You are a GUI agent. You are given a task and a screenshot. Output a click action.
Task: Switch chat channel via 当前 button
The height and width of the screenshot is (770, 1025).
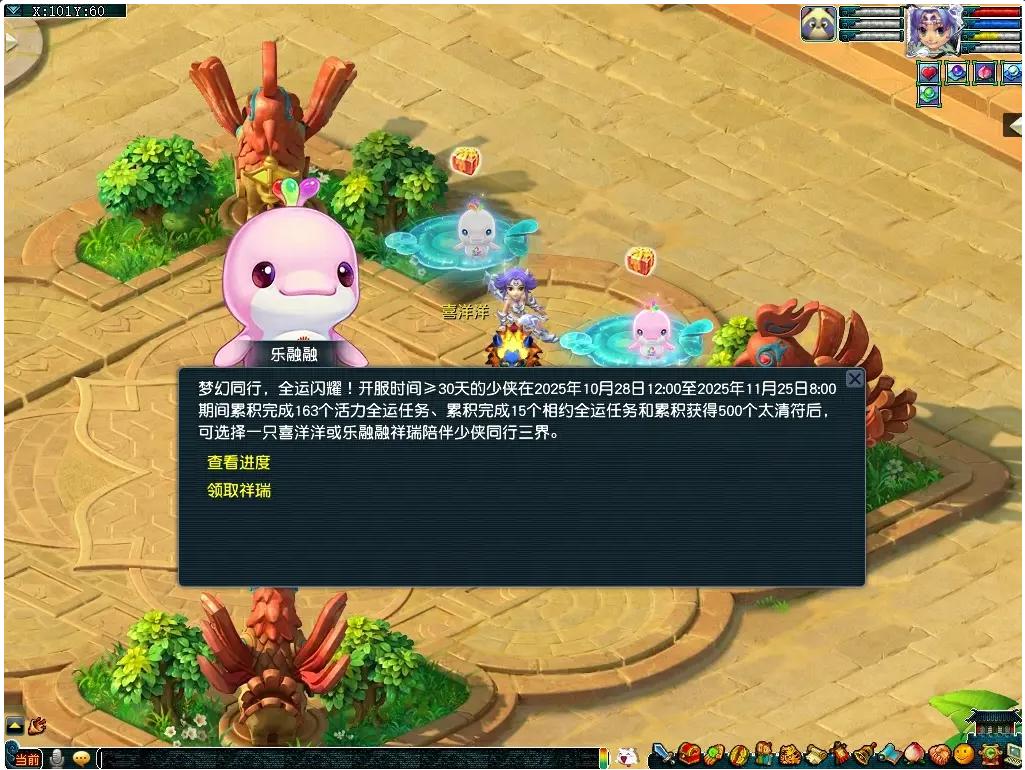click(27, 759)
